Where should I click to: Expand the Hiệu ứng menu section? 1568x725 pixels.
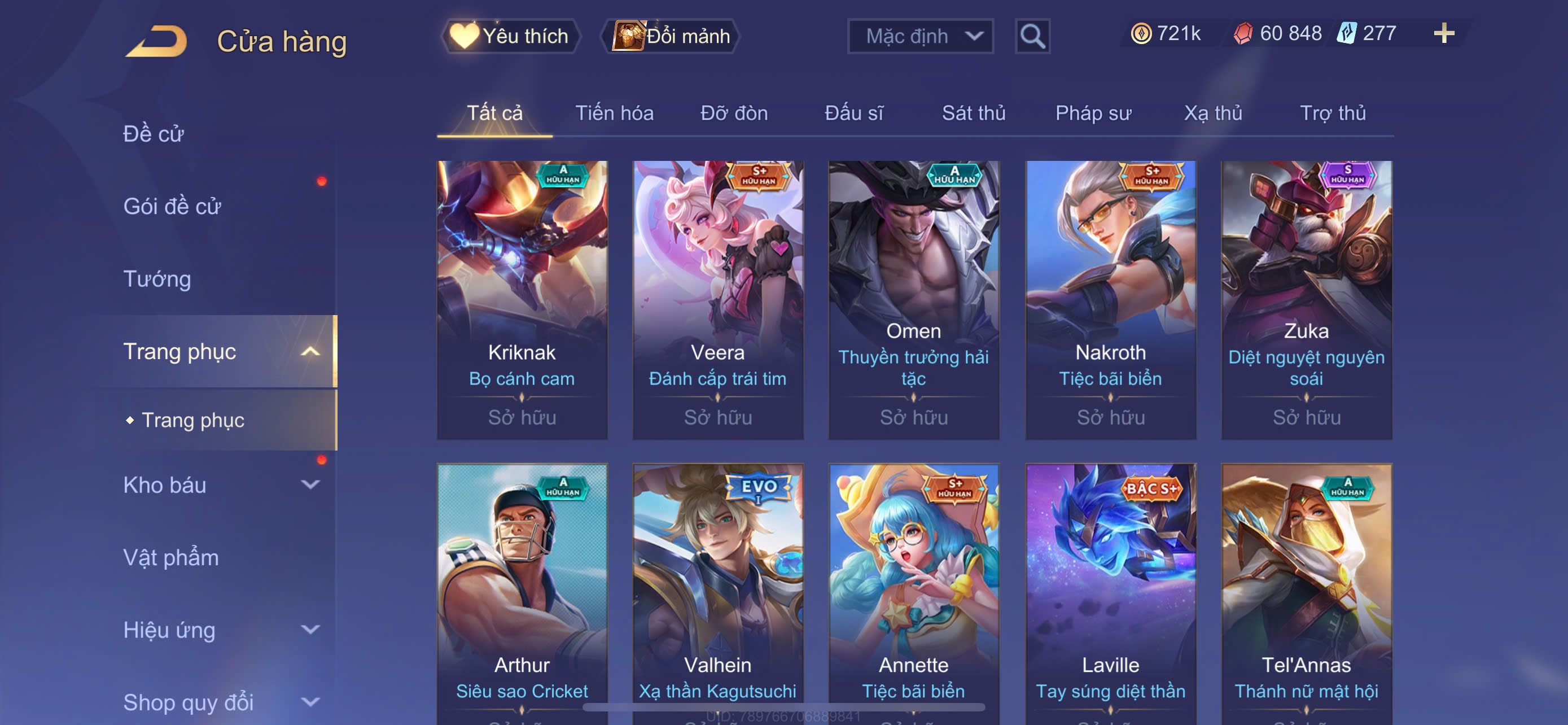coord(219,630)
